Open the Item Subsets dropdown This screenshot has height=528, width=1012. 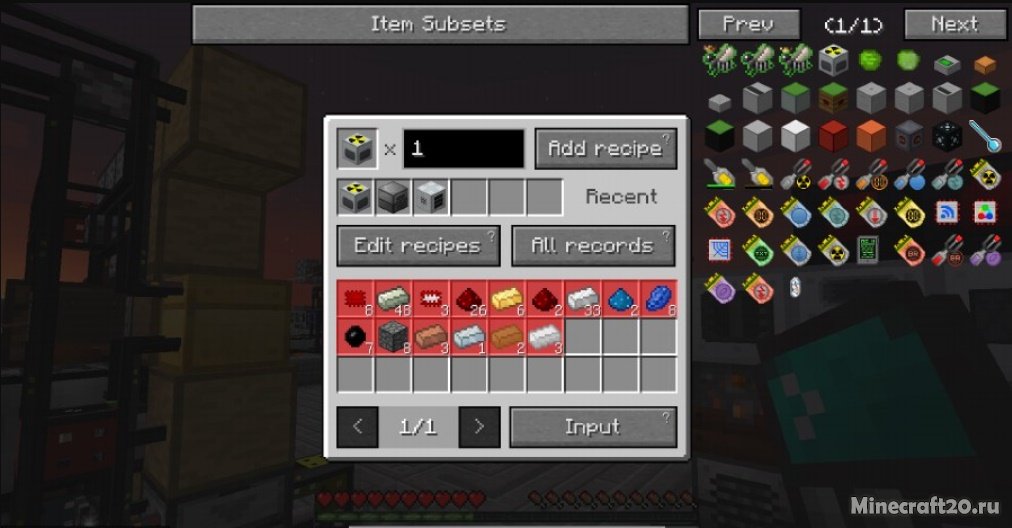439,24
